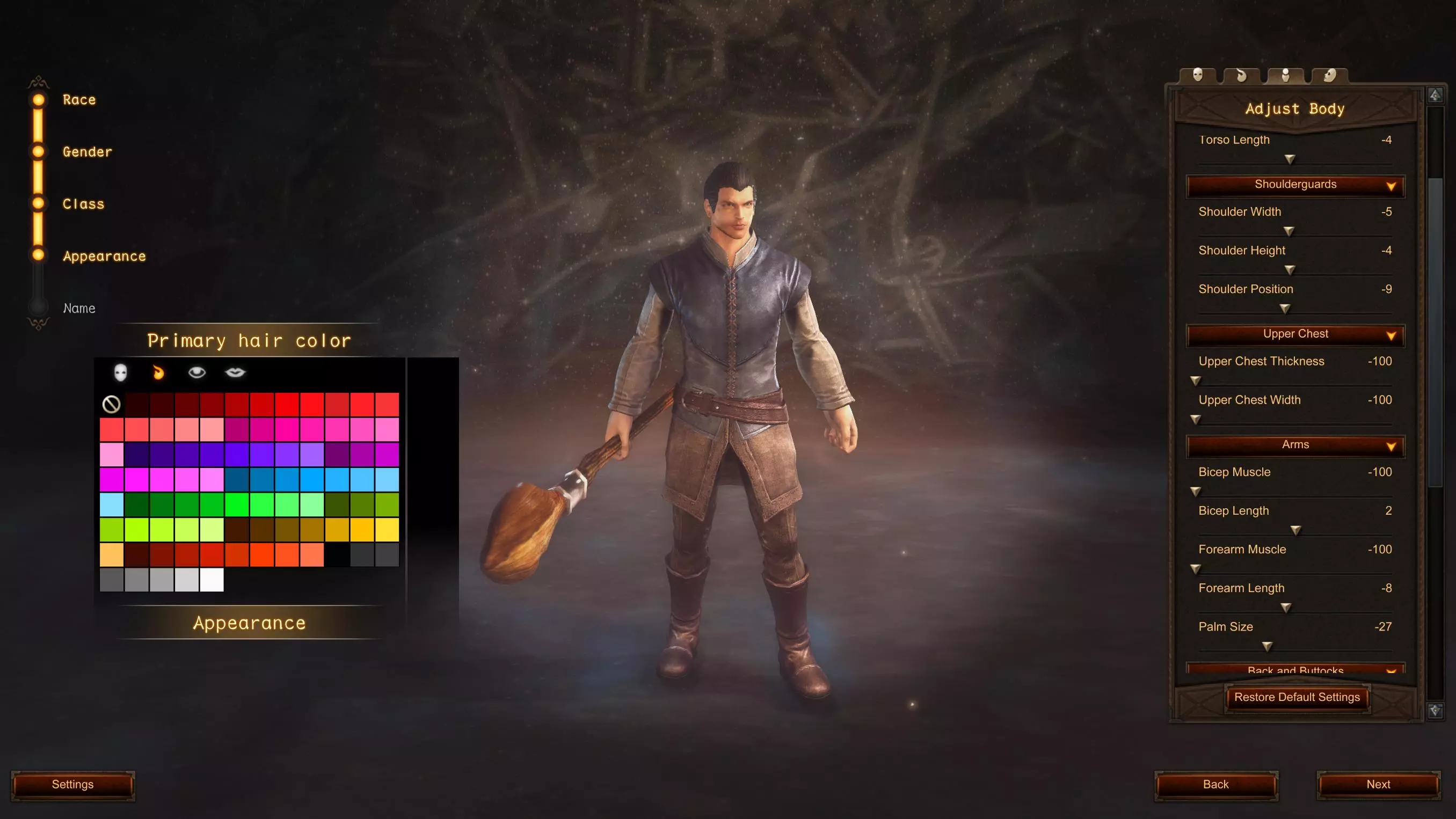Screen dimensions: 1456x819
Task: Jump to the Gender step
Action: (x=87, y=152)
